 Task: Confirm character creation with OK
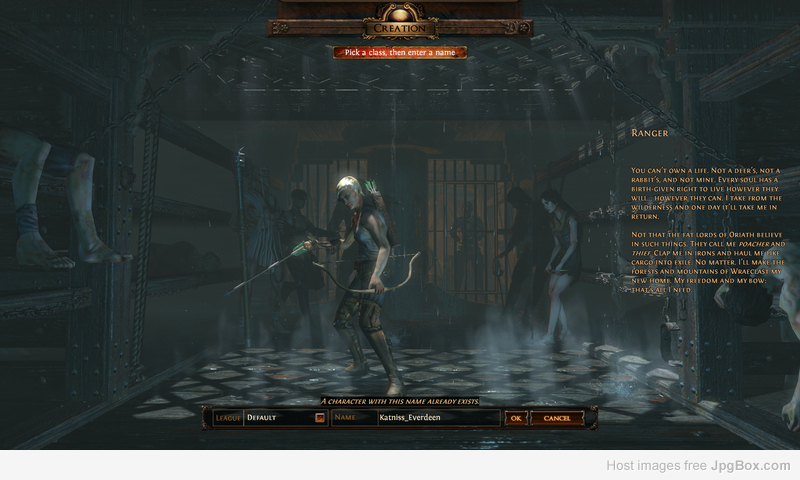pyautogui.click(x=515, y=418)
